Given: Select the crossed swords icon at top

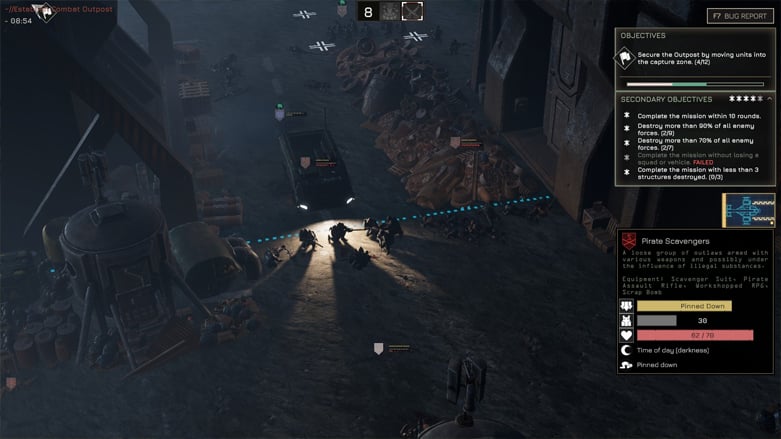Looking at the screenshot, I should tap(412, 12).
